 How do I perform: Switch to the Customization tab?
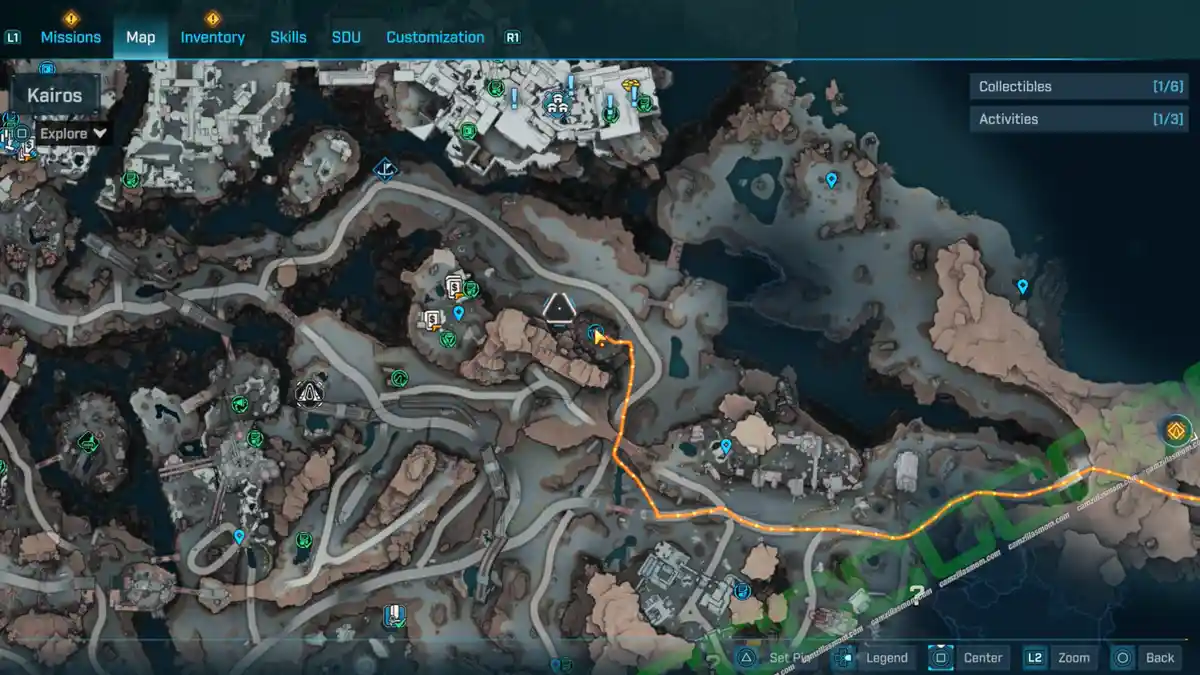[x=435, y=37]
